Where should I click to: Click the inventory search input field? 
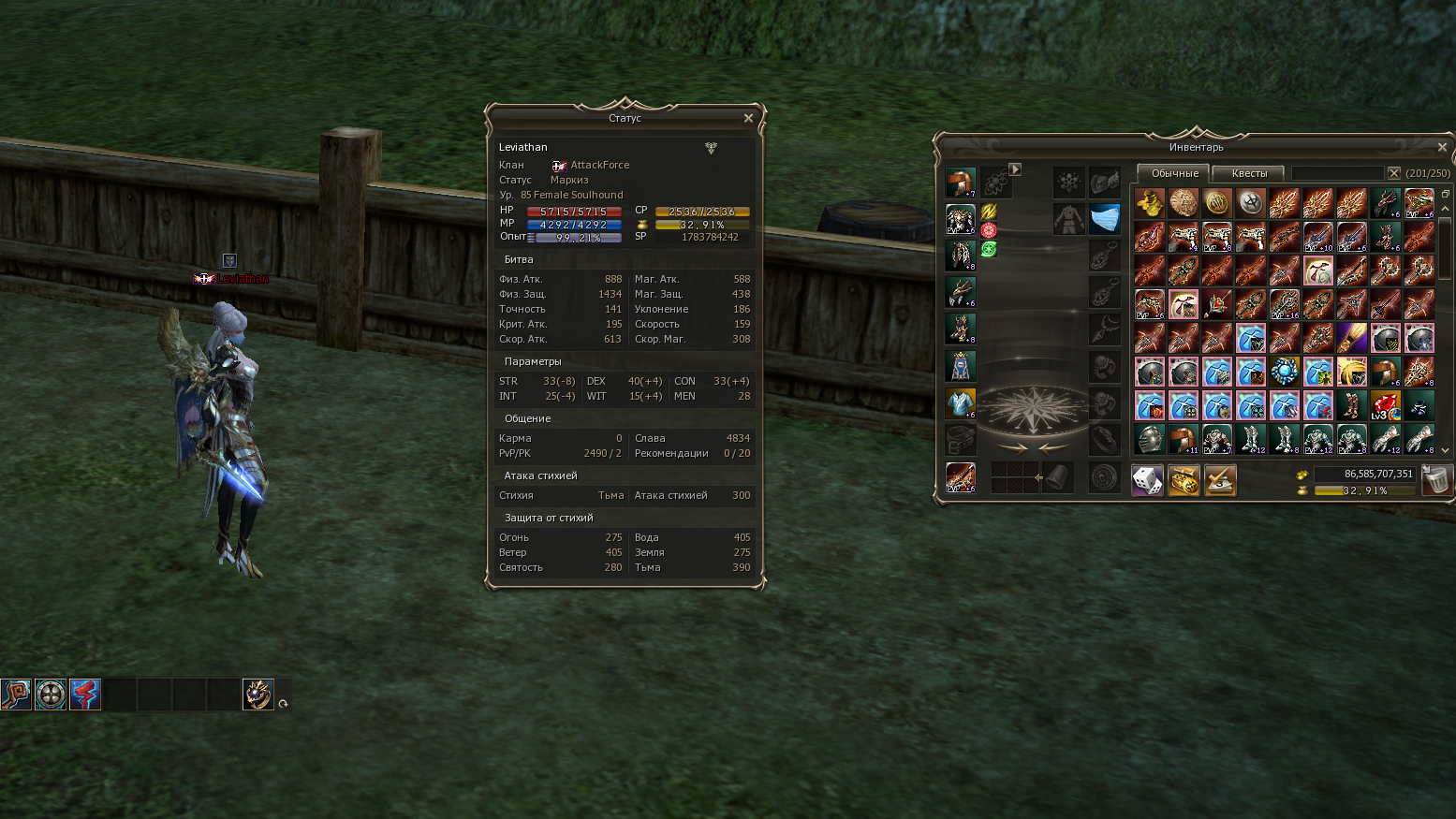1336,173
